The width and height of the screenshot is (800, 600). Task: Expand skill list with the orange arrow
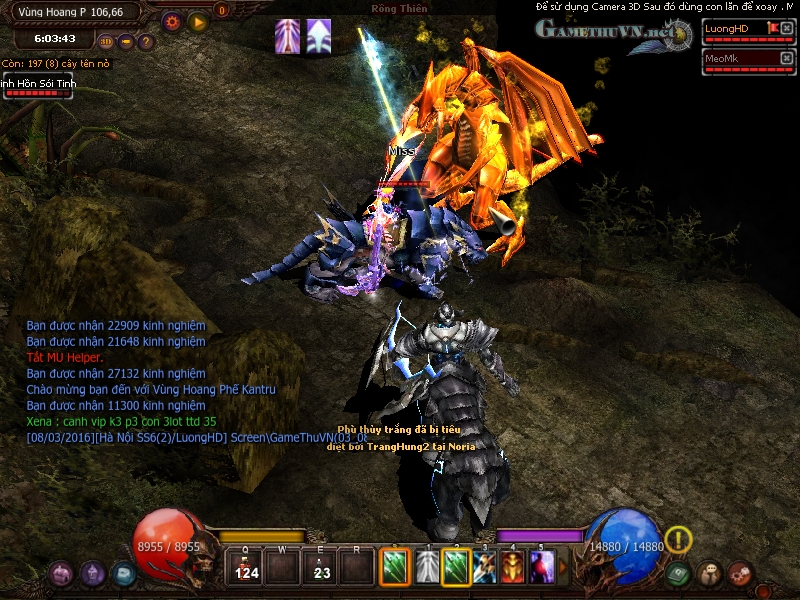(x=563, y=567)
